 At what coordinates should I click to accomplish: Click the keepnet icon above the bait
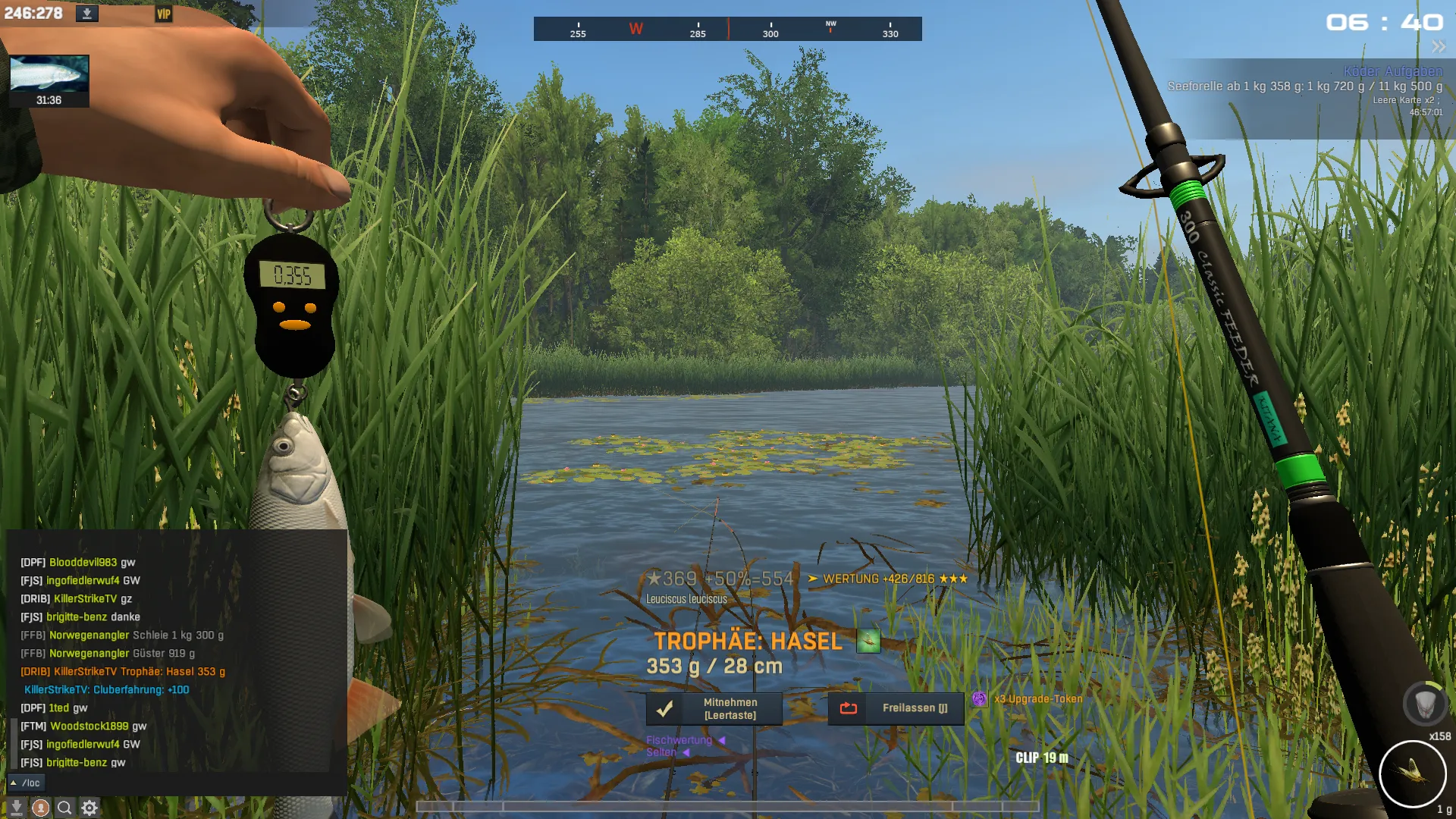click(x=1425, y=704)
